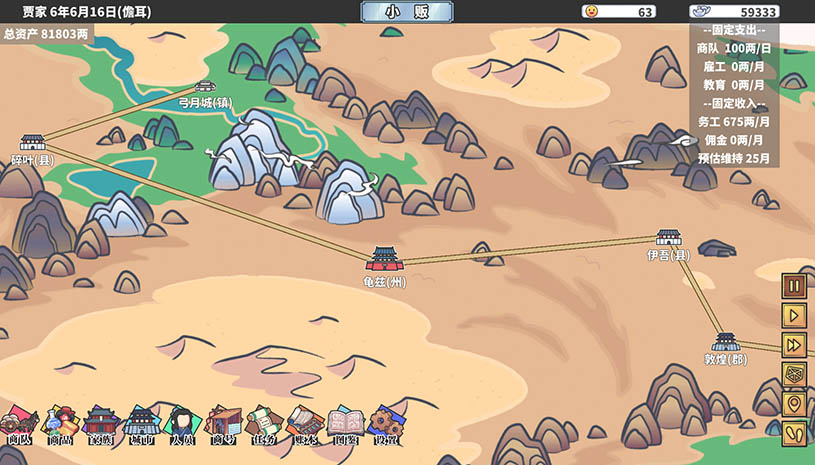Switch to fast-forward speed

click(794, 345)
